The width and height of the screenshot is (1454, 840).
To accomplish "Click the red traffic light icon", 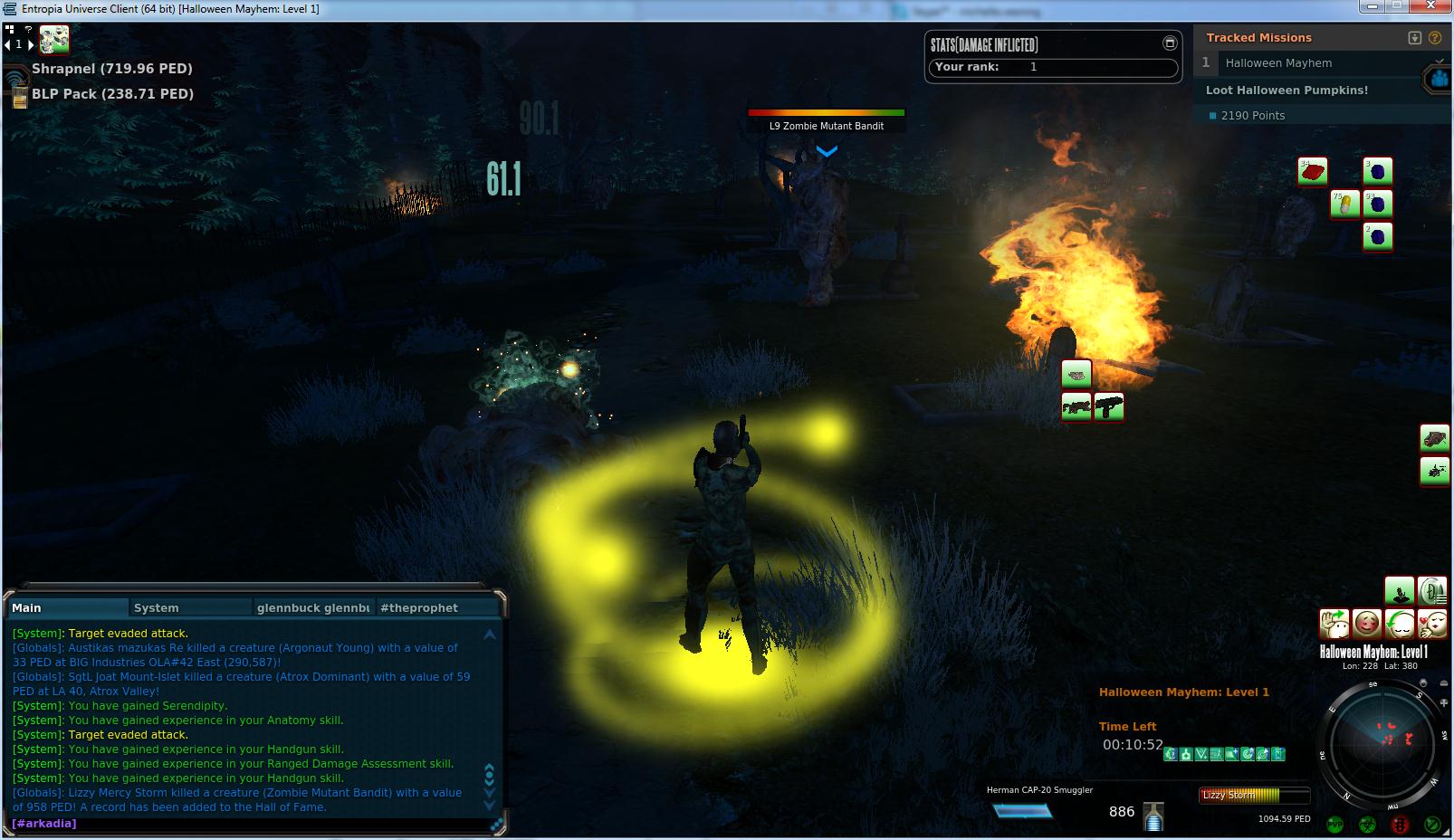I will pos(1400,825).
